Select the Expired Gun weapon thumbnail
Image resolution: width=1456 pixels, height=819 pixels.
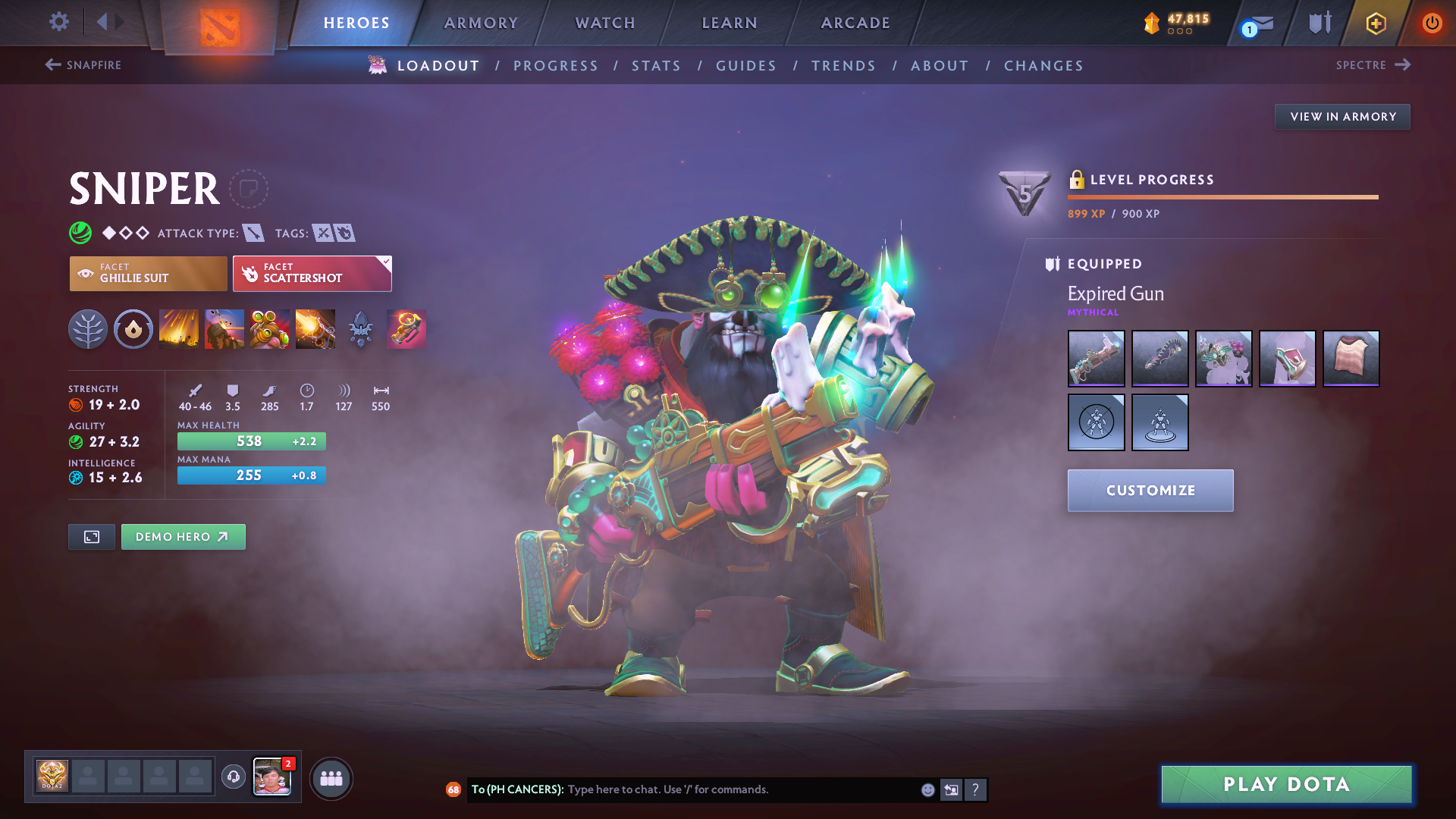click(x=1096, y=359)
